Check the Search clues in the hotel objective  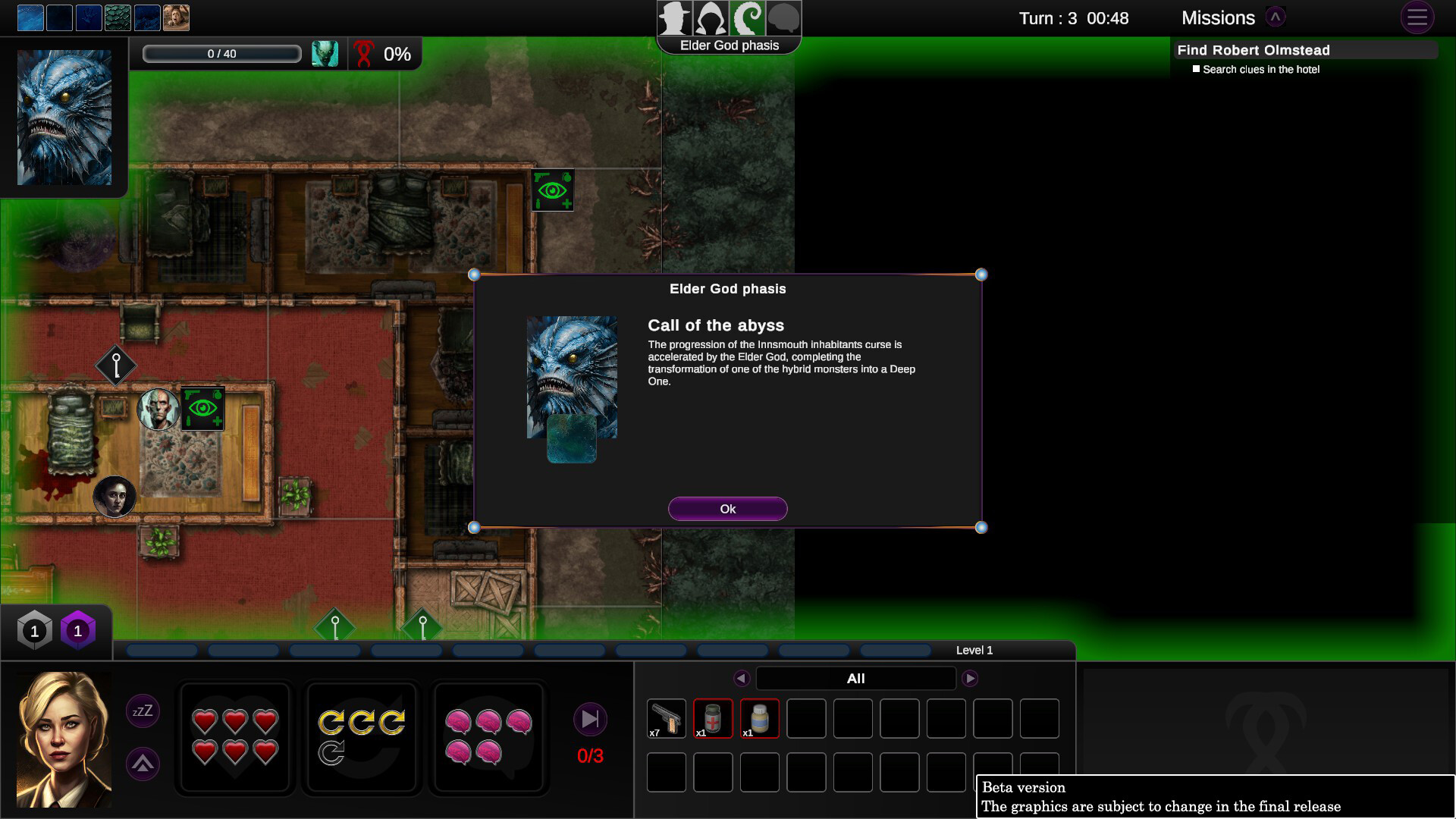tap(1197, 68)
